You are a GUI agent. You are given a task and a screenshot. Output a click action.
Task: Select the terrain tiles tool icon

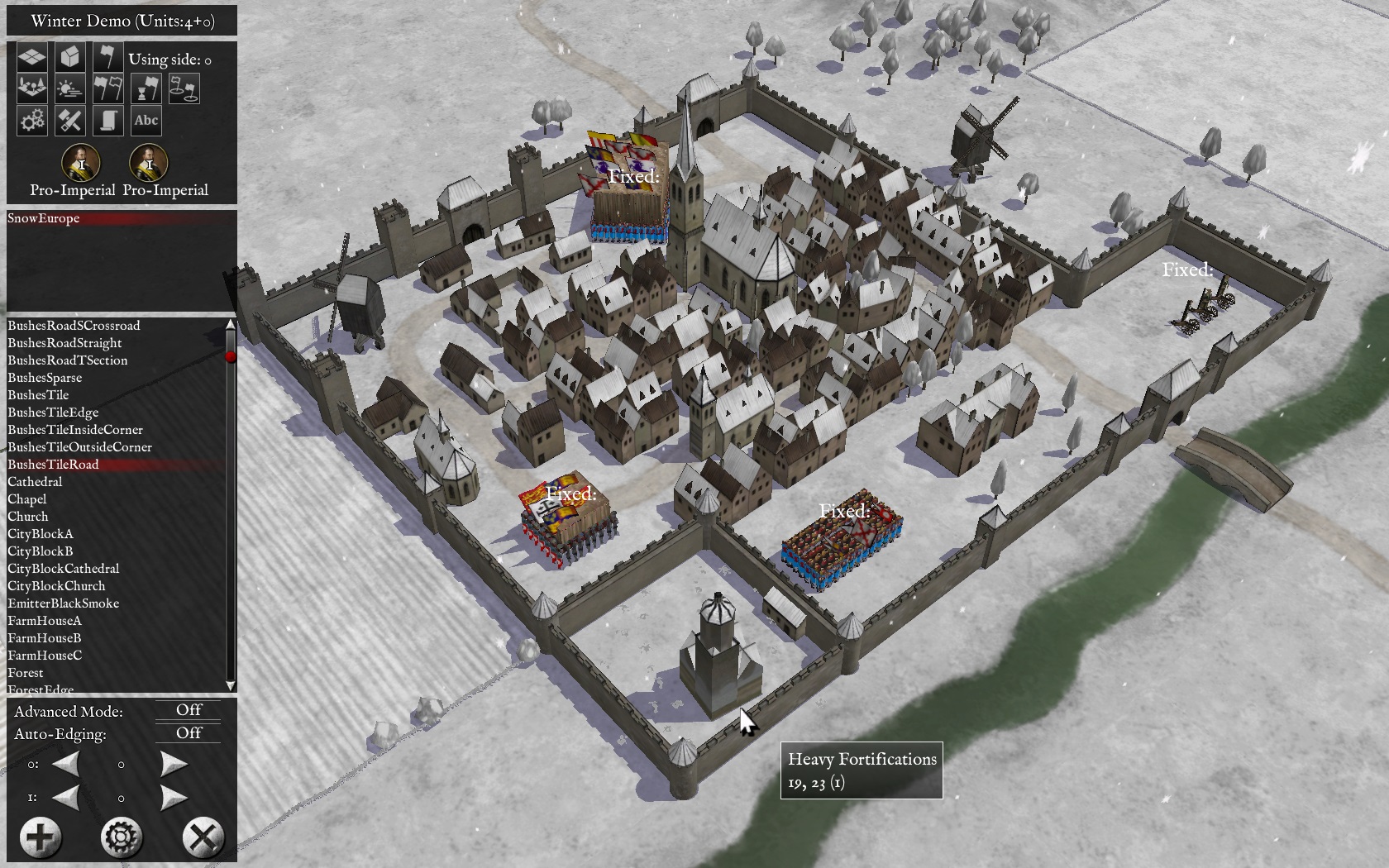tap(32, 58)
